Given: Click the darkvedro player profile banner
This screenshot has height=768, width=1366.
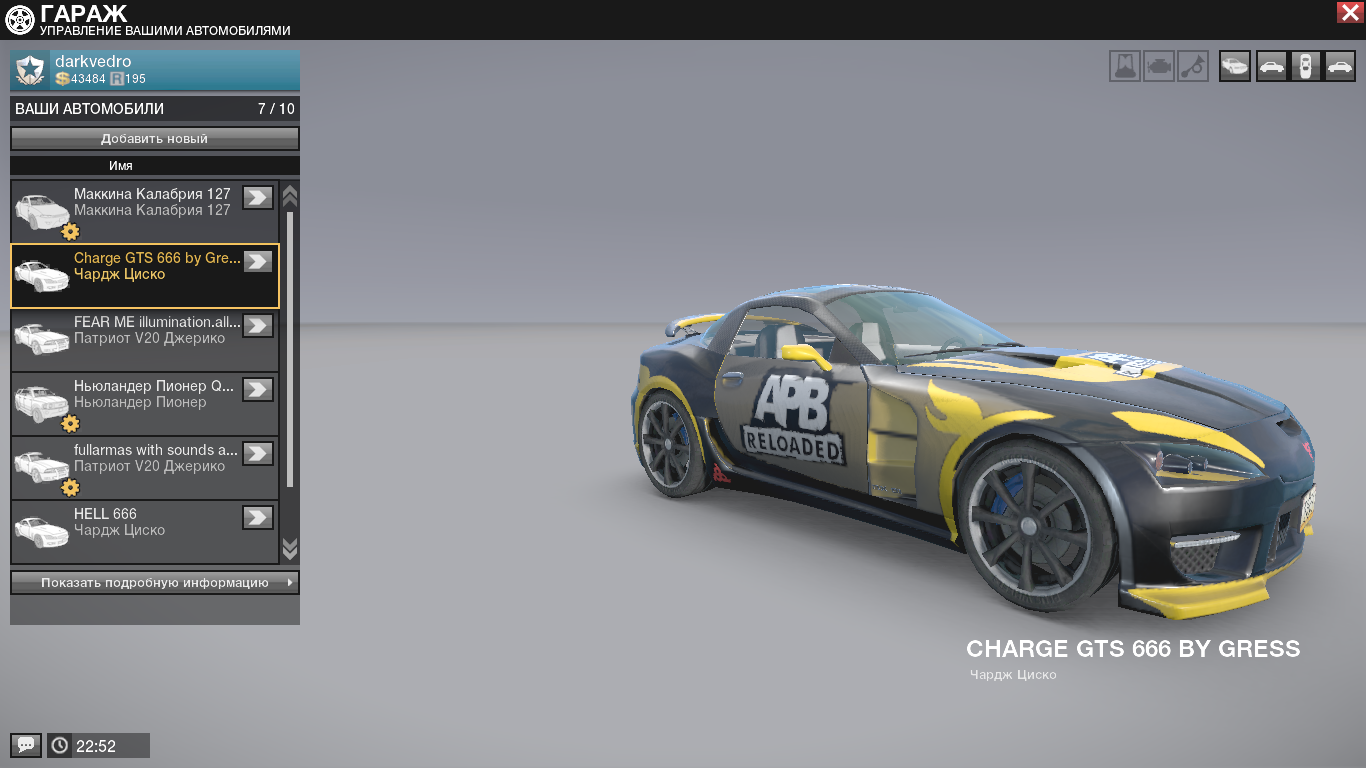Looking at the screenshot, I should point(155,70).
